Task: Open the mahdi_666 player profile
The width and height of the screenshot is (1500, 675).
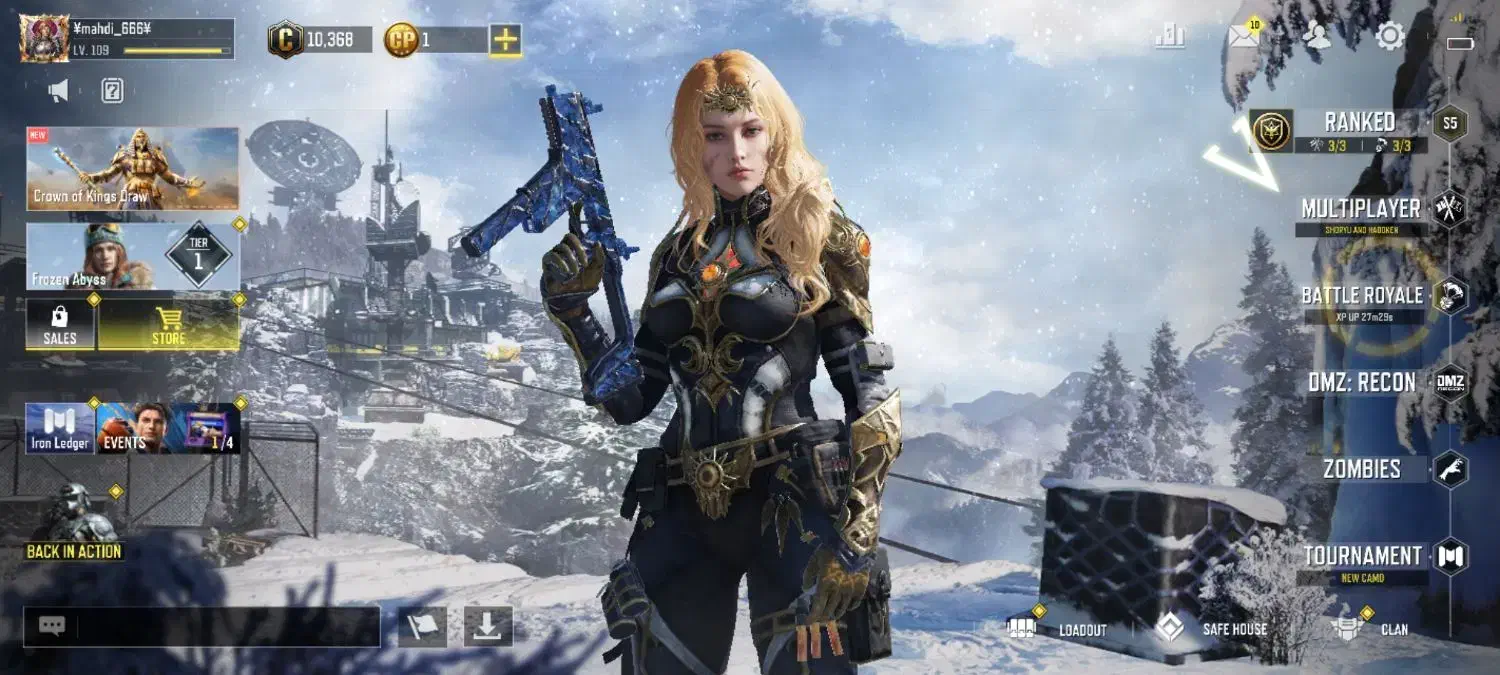Action: pos(127,38)
